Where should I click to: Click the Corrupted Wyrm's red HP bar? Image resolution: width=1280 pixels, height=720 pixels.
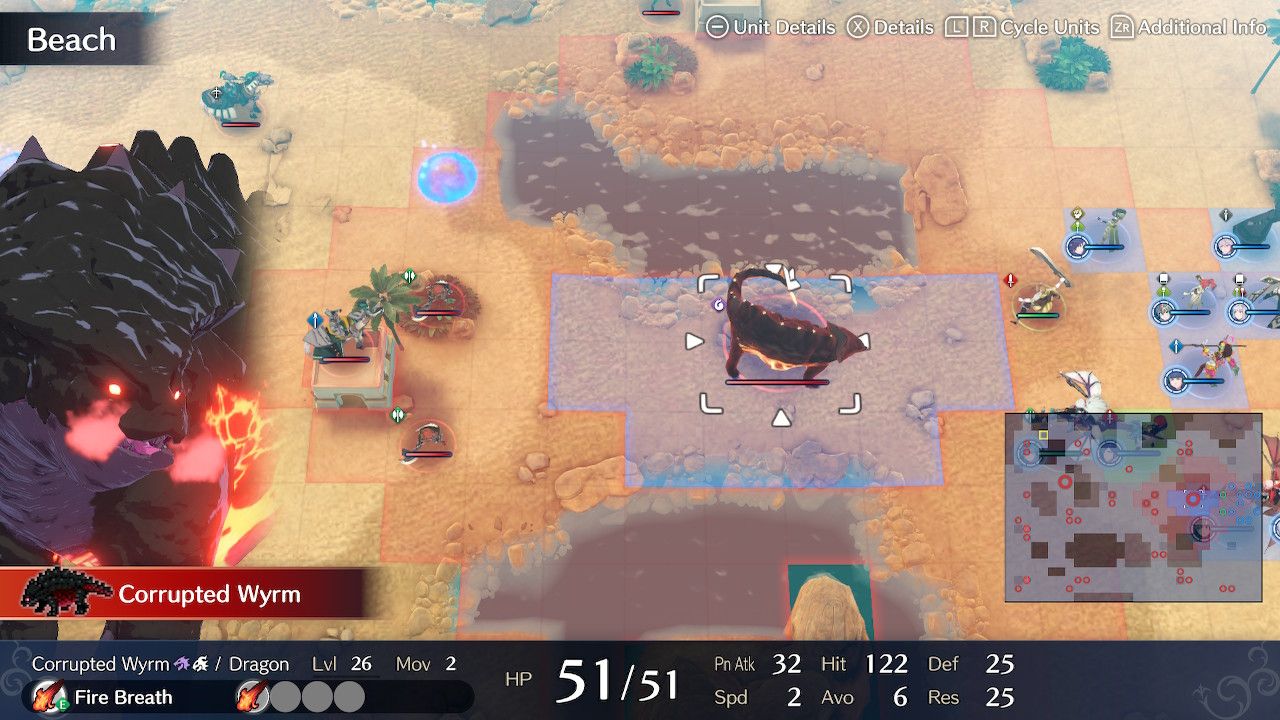(x=776, y=382)
